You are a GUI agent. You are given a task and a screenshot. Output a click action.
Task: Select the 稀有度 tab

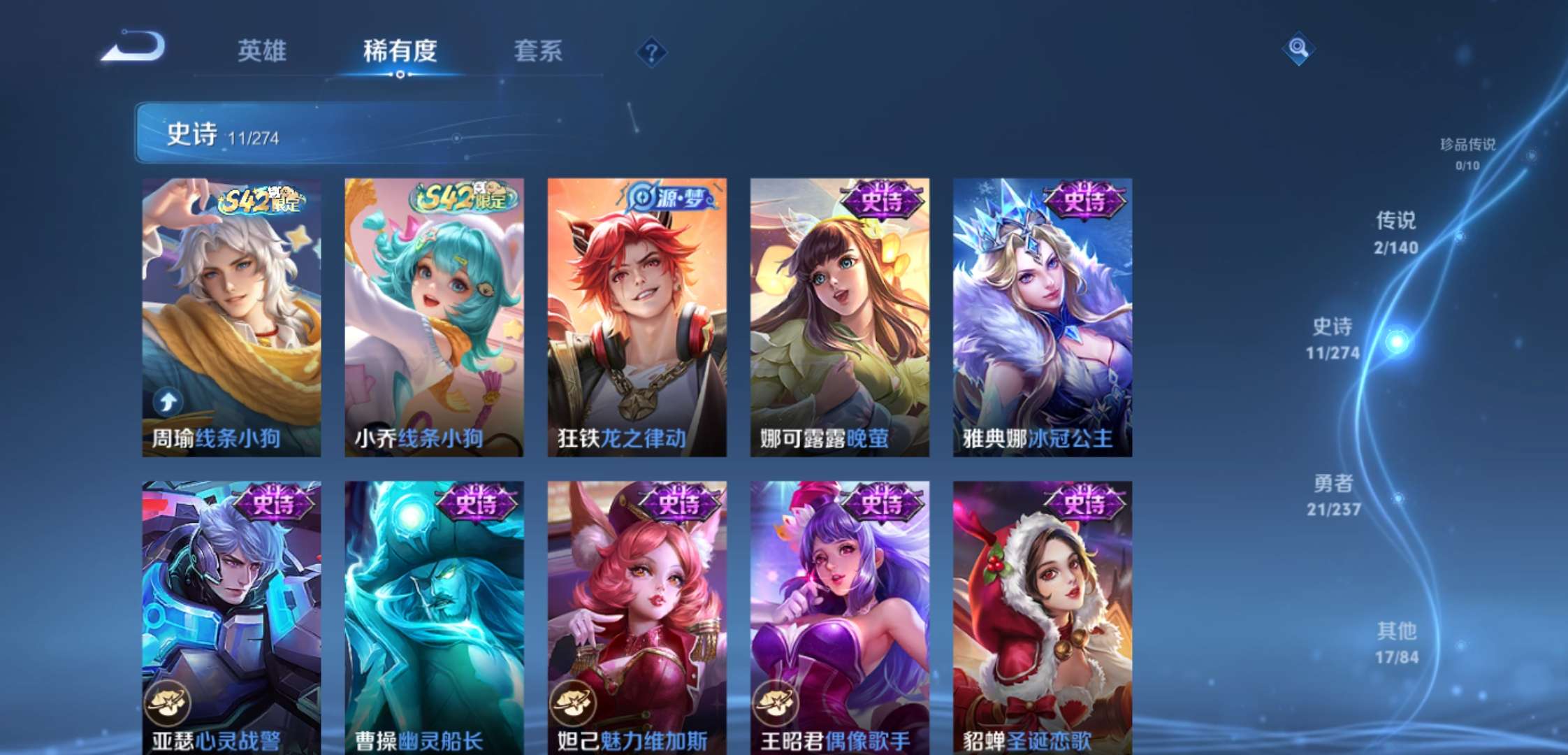click(x=400, y=51)
